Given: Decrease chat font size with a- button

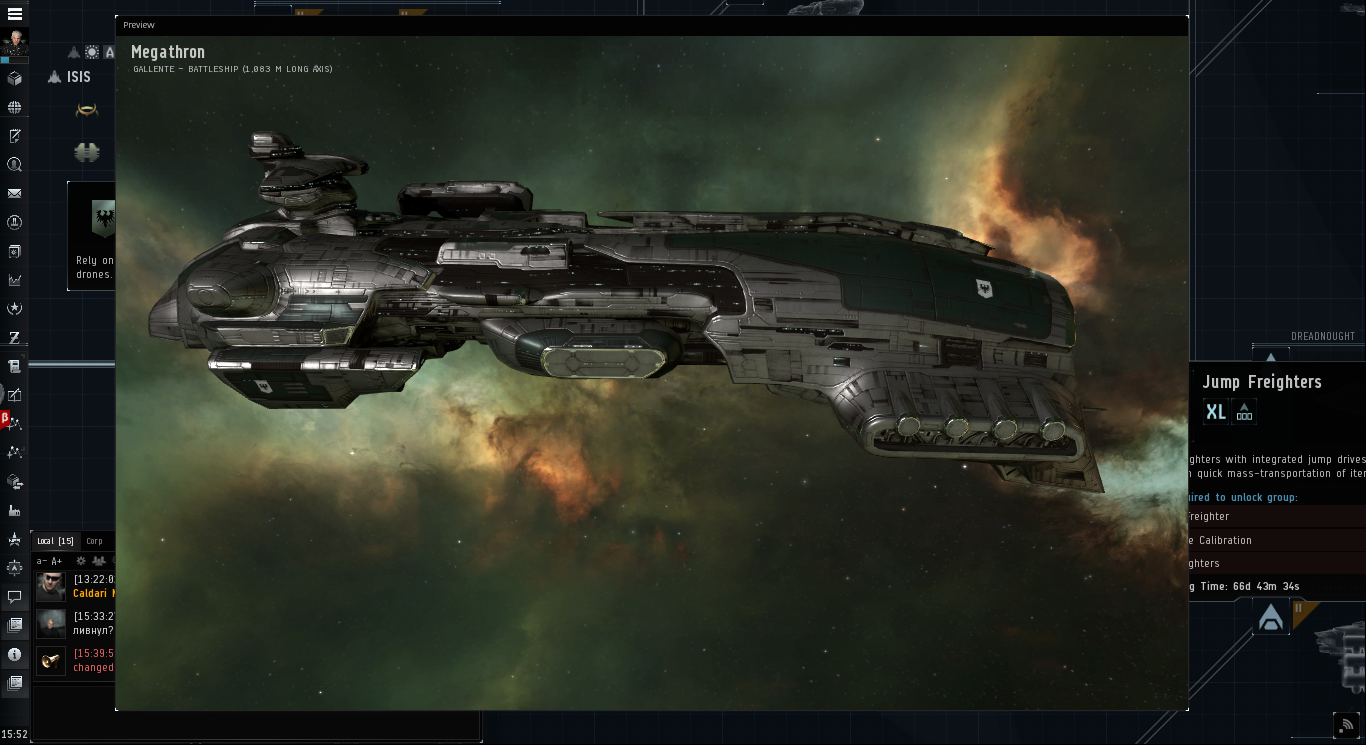Looking at the screenshot, I should 41,561.
